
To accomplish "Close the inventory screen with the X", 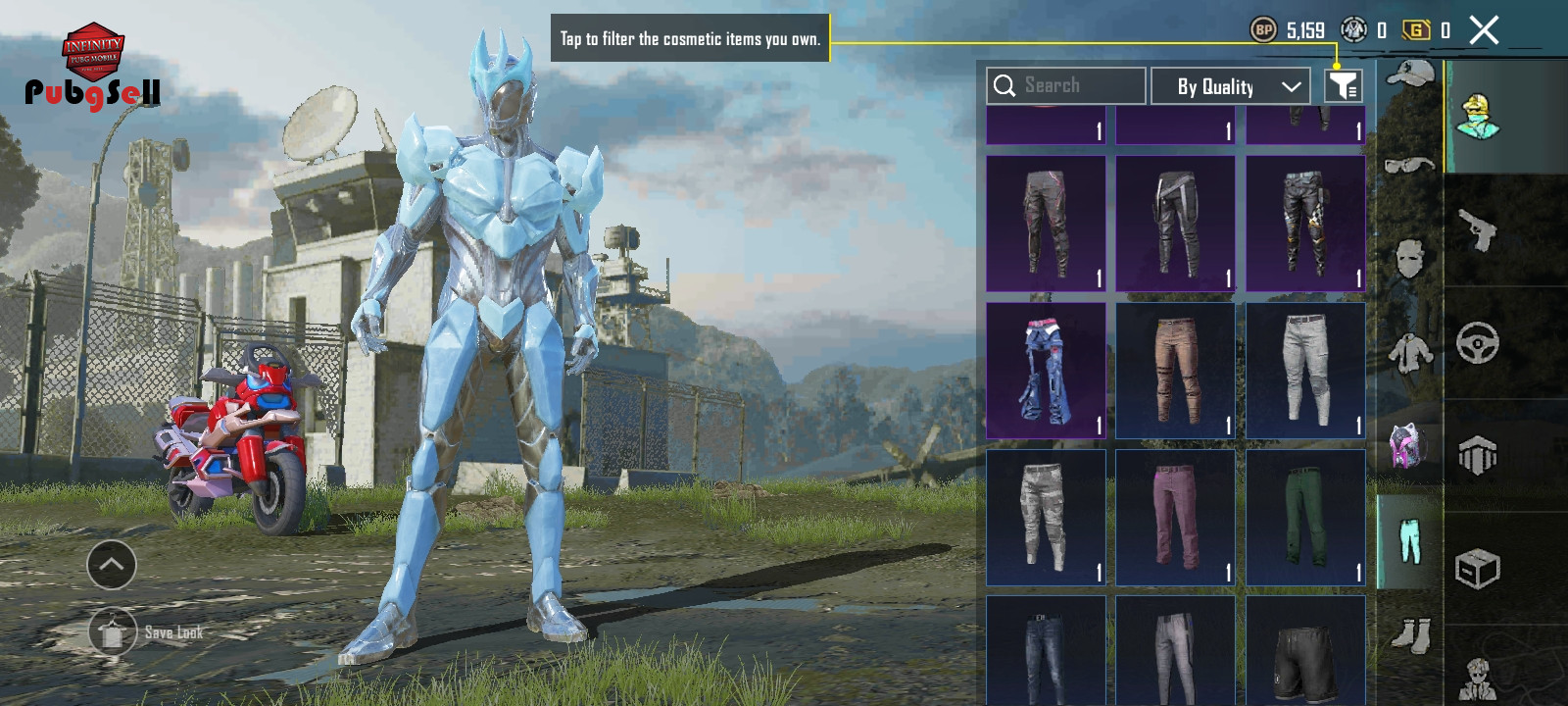I will [x=1484, y=30].
